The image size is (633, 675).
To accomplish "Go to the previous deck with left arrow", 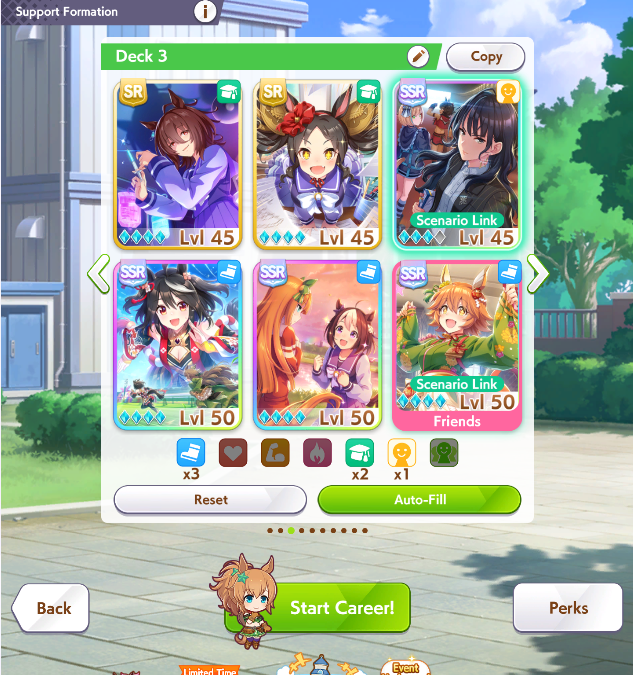I will (98, 273).
